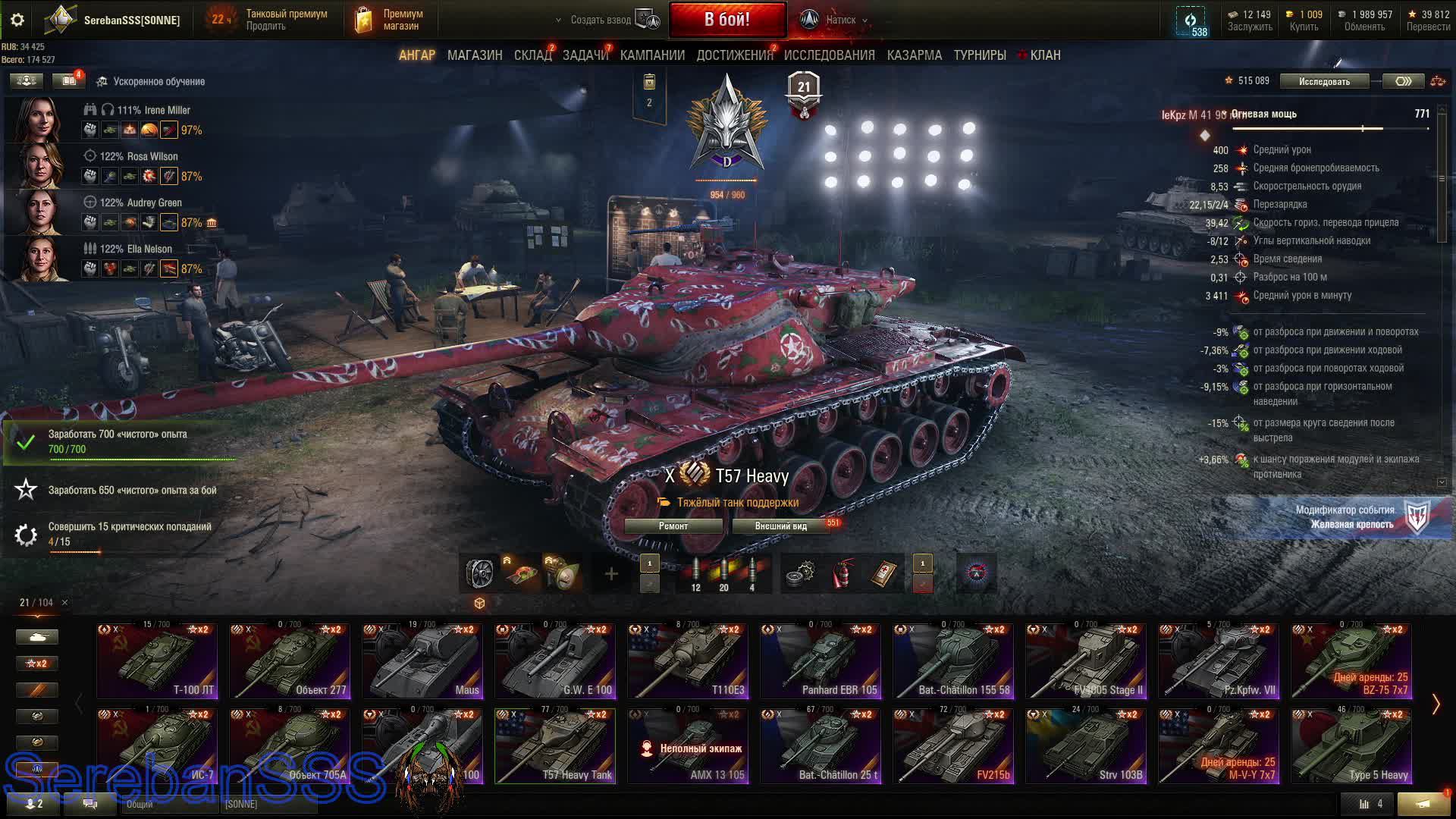Open the settings gear menu
This screenshot has height=819, width=1456.
click(17, 20)
